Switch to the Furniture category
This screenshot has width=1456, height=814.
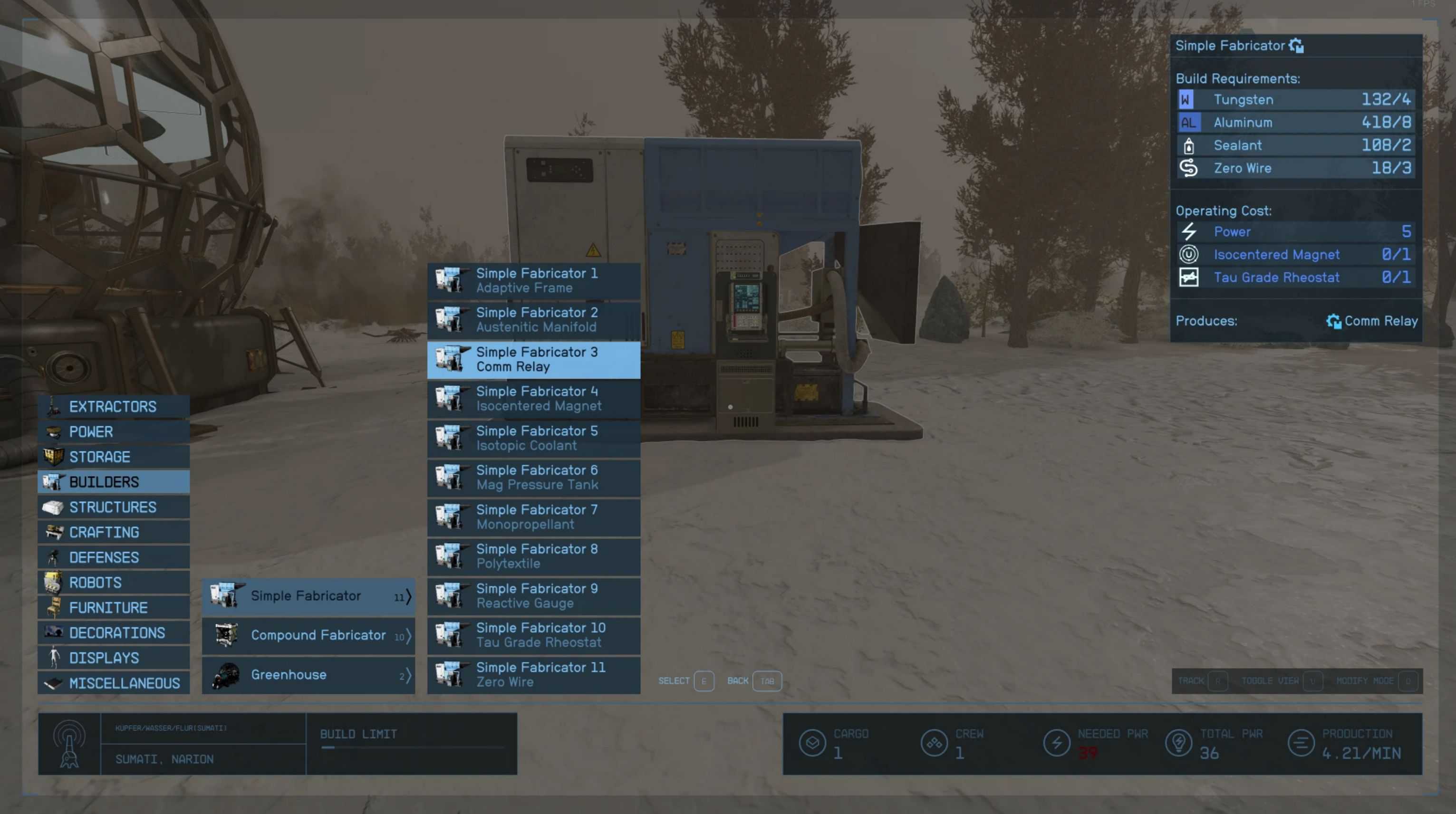tap(113, 608)
